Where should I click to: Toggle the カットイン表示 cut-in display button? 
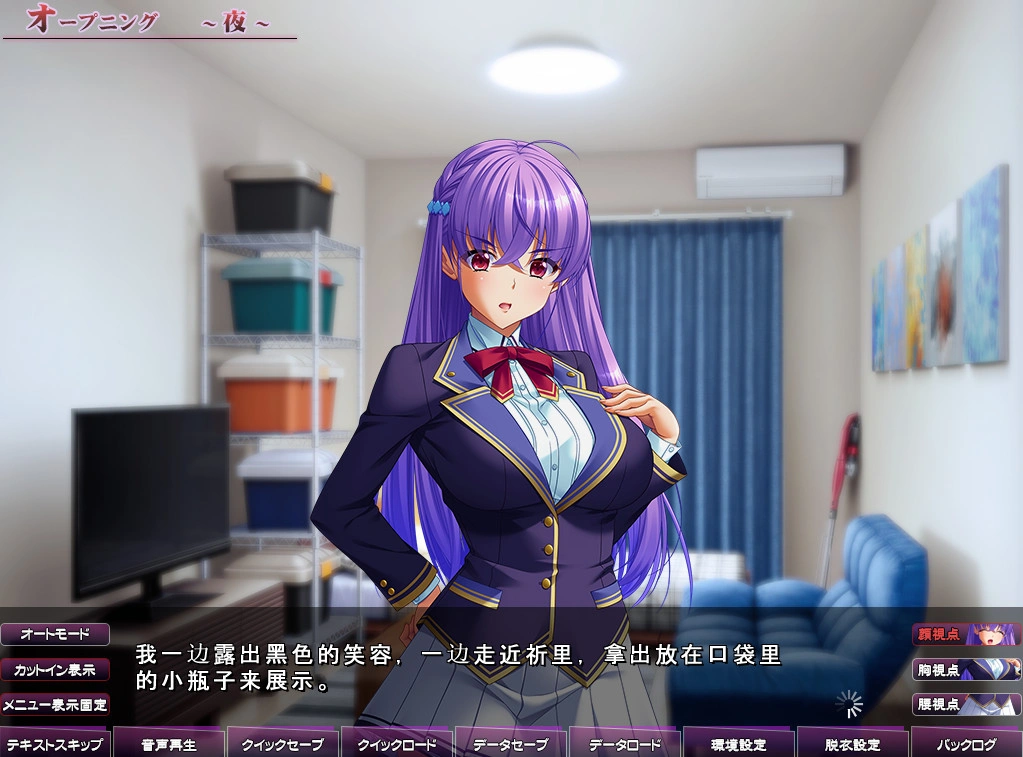(55, 669)
